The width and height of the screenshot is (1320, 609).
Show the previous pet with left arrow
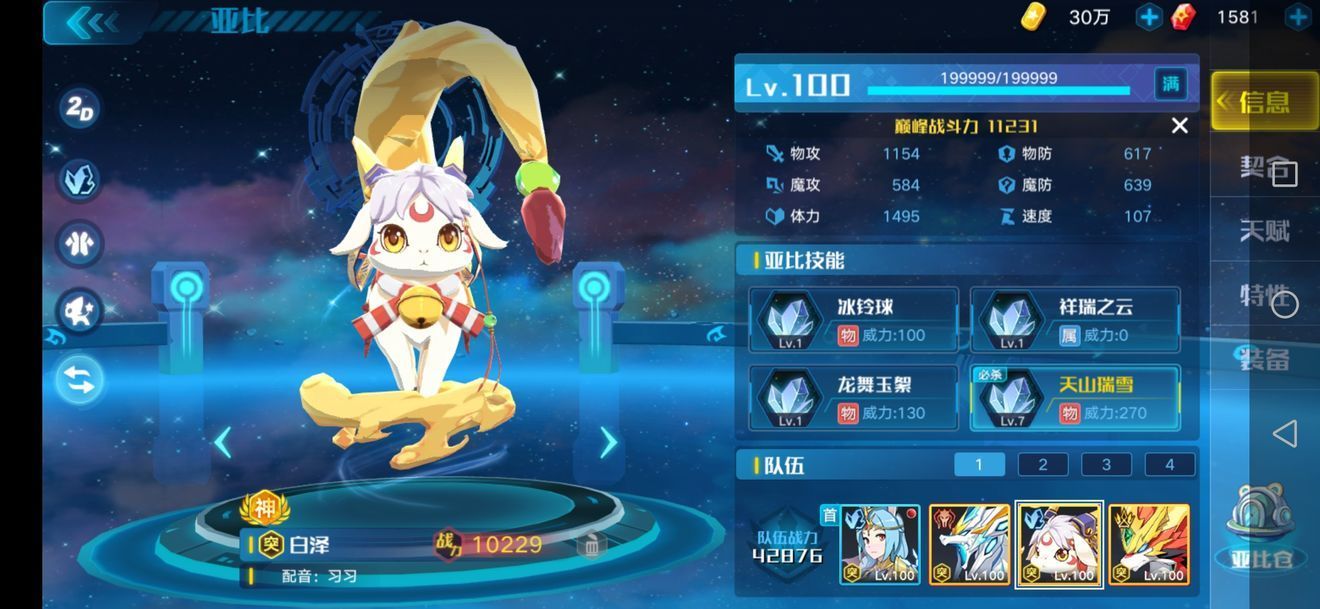(222, 442)
